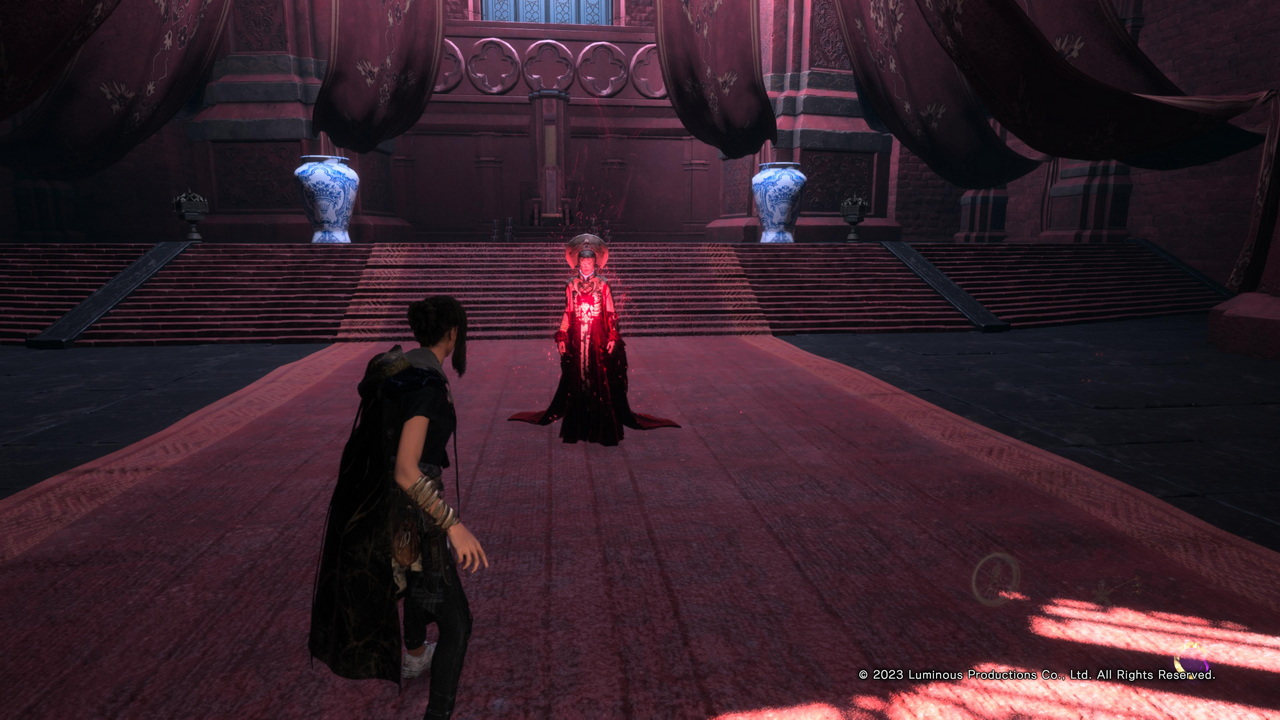Select the faded circular support magic icon
1280x720 pixels.
point(996,578)
